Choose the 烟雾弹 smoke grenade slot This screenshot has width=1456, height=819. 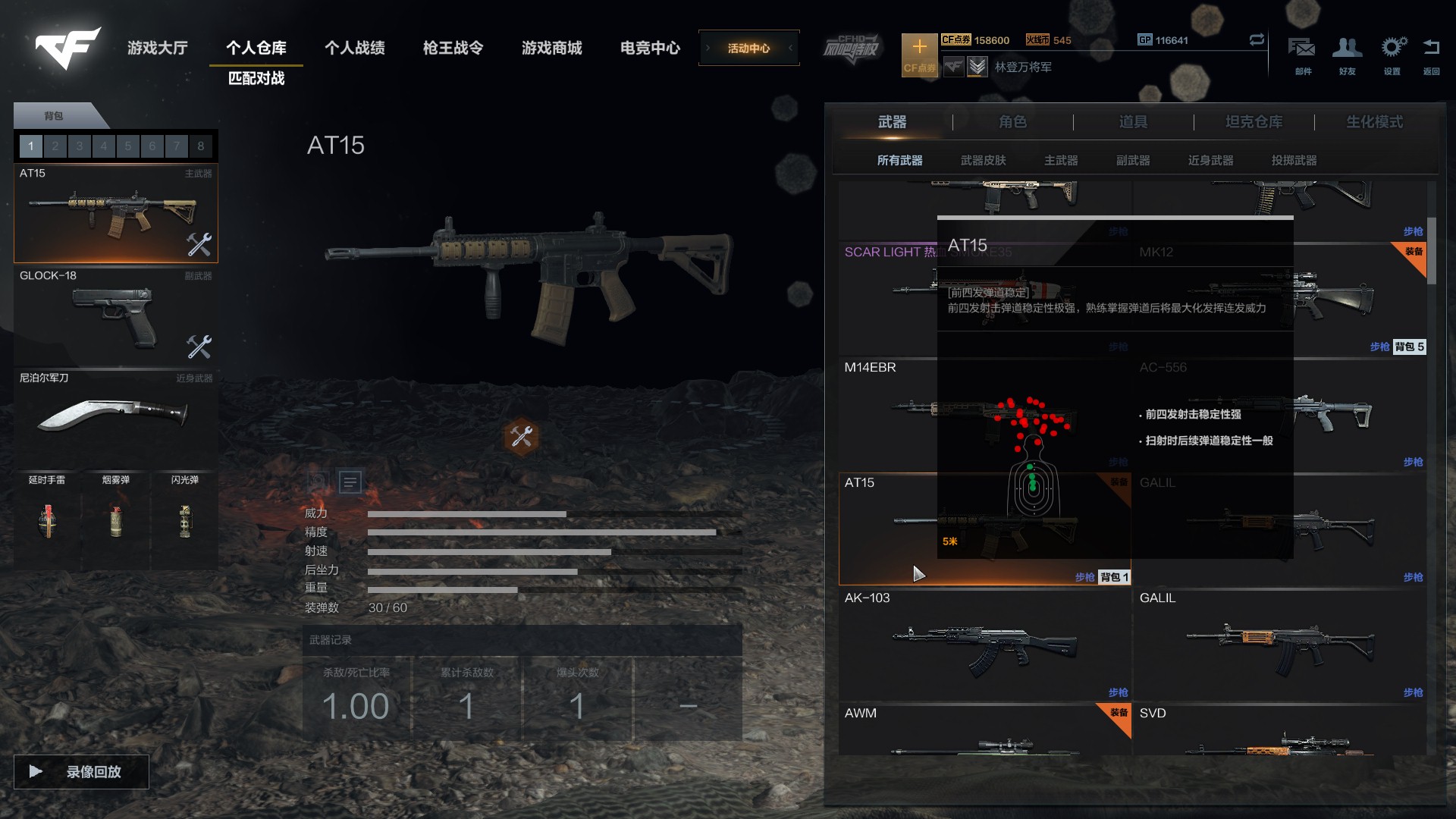(116, 516)
